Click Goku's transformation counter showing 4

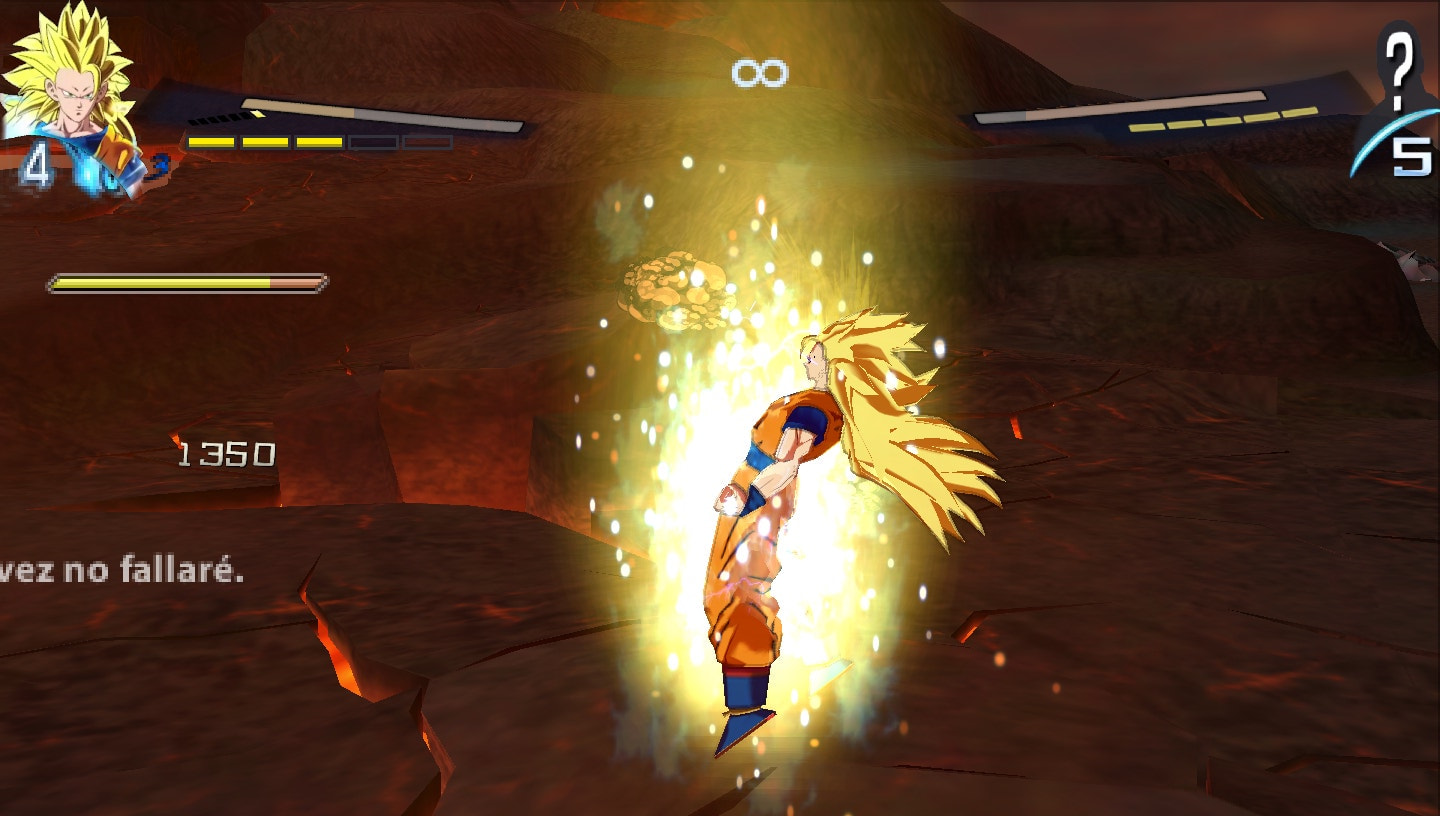point(36,163)
